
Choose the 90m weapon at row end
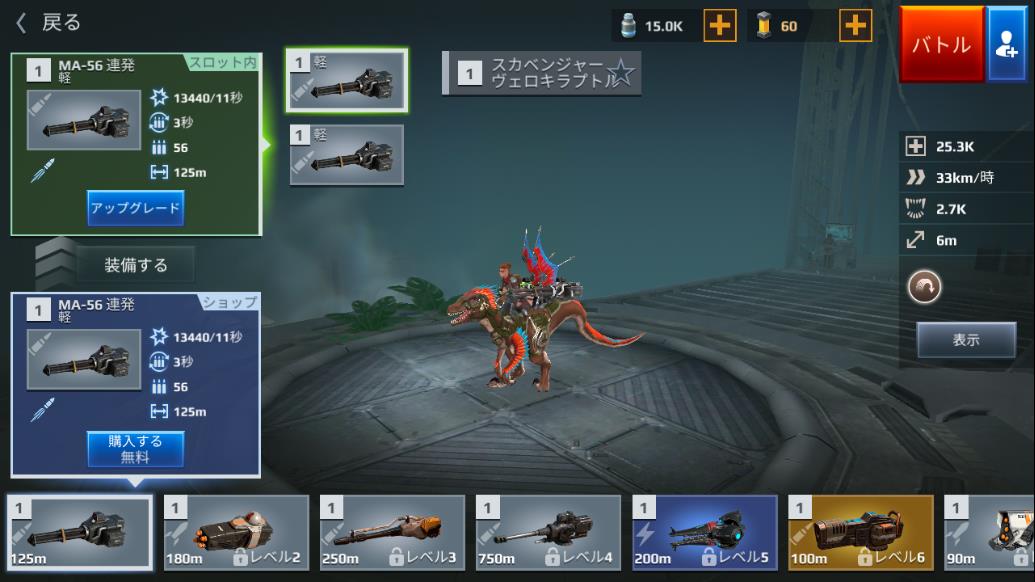coord(990,532)
